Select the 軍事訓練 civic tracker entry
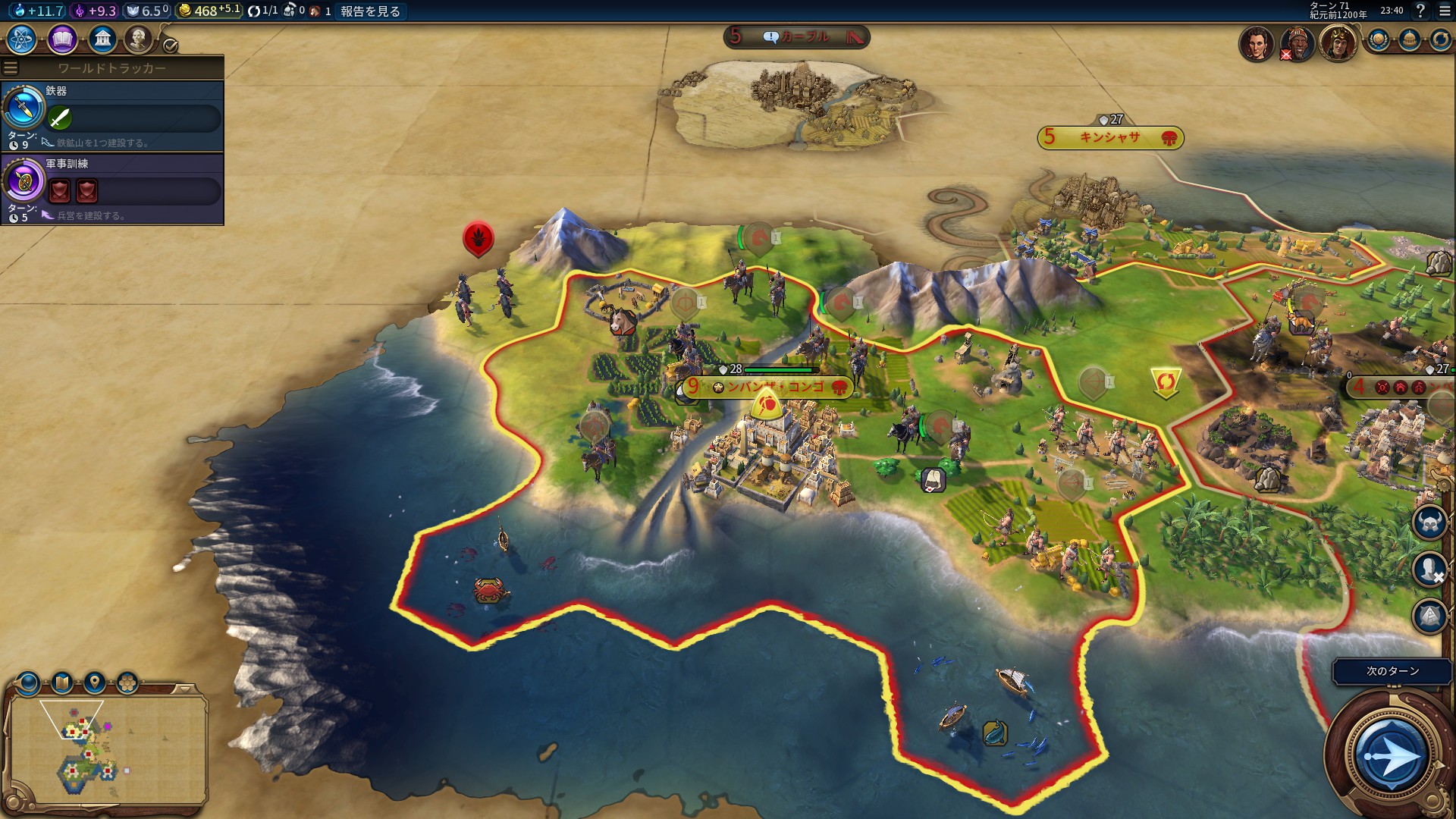This screenshot has width=1456, height=819. coord(112,189)
